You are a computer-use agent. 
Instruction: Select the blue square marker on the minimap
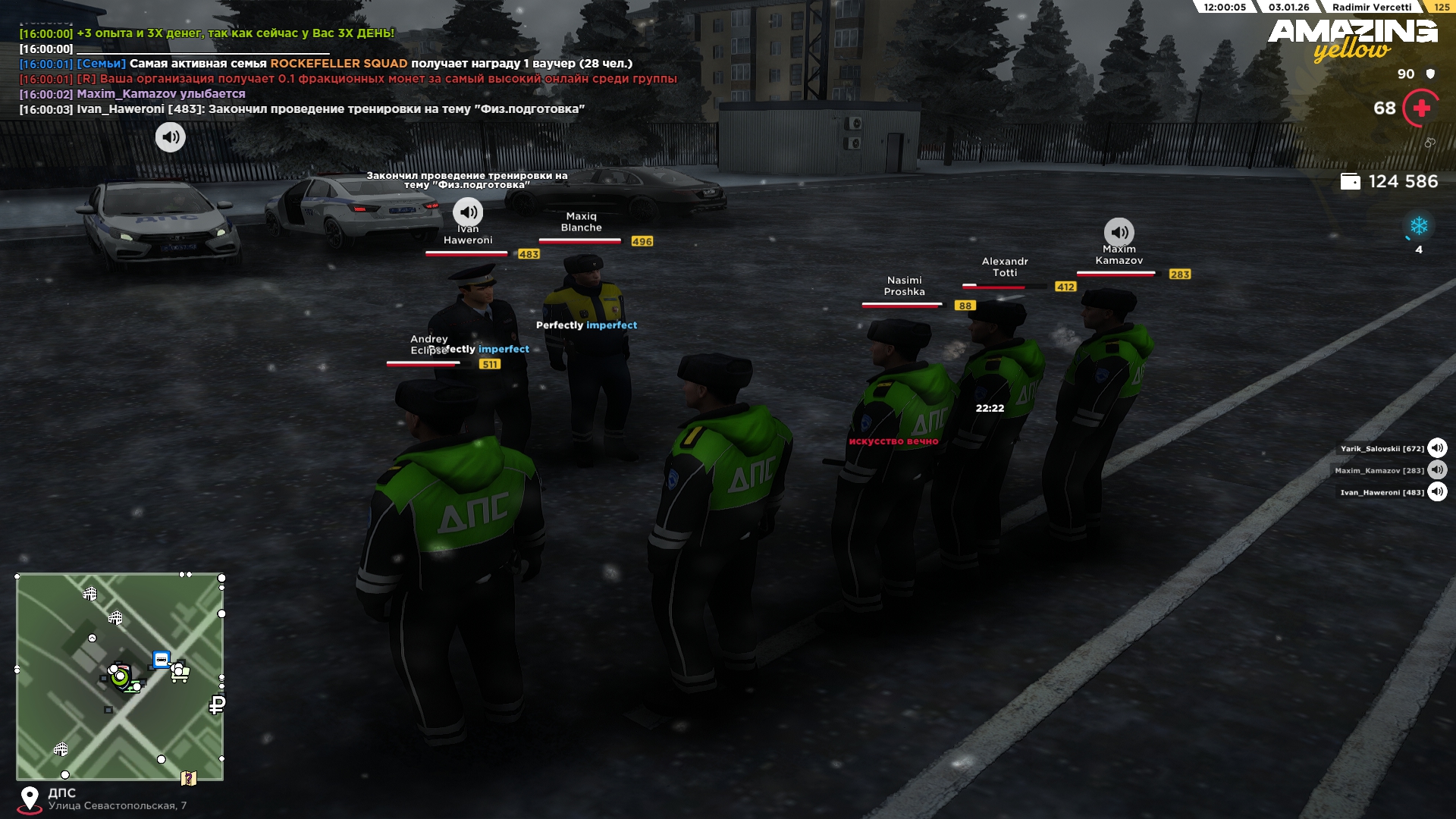click(x=161, y=660)
